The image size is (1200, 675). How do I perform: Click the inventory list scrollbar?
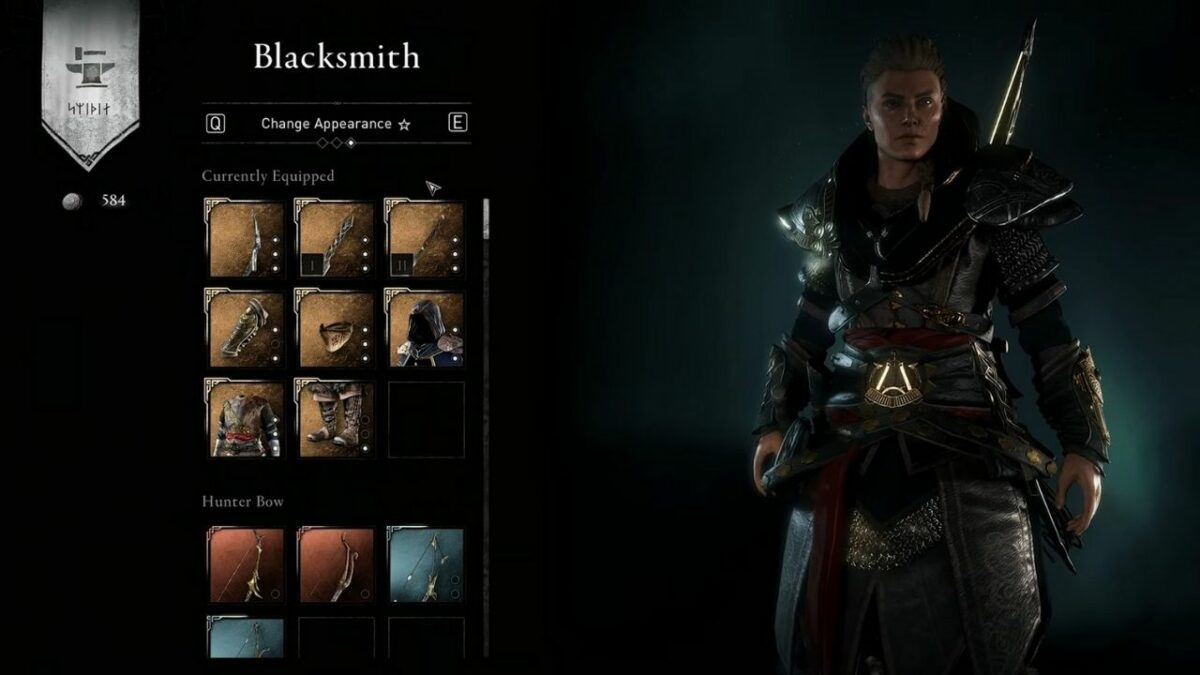click(x=487, y=220)
